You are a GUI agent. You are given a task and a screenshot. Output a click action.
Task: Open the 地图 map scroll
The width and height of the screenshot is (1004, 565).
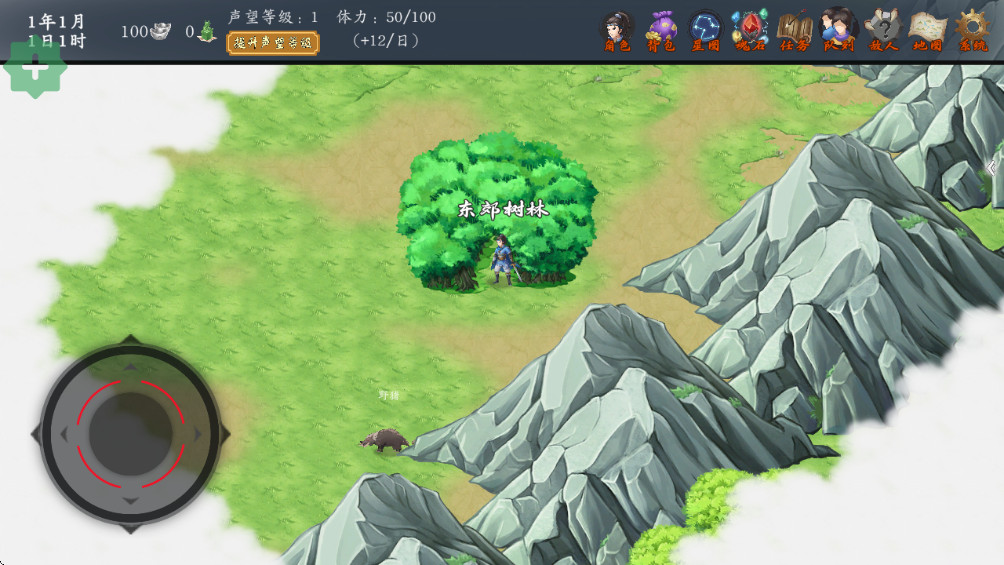pos(928,30)
